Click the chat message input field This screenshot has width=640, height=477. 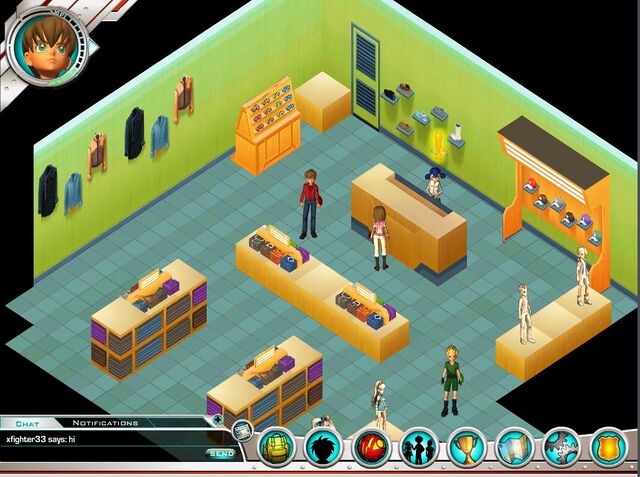click(x=100, y=454)
